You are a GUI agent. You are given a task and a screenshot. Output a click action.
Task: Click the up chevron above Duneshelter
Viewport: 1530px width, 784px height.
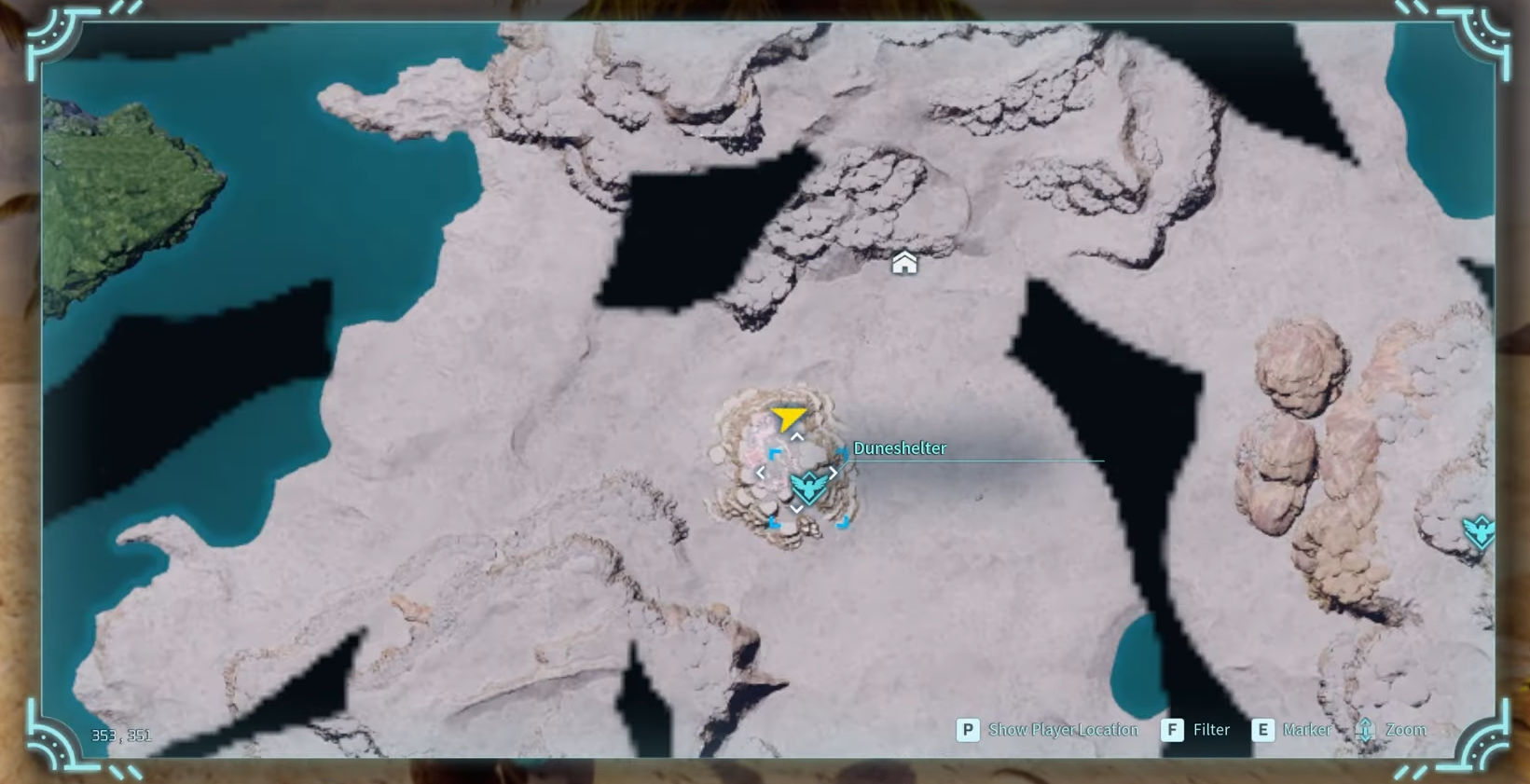pos(796,435)
